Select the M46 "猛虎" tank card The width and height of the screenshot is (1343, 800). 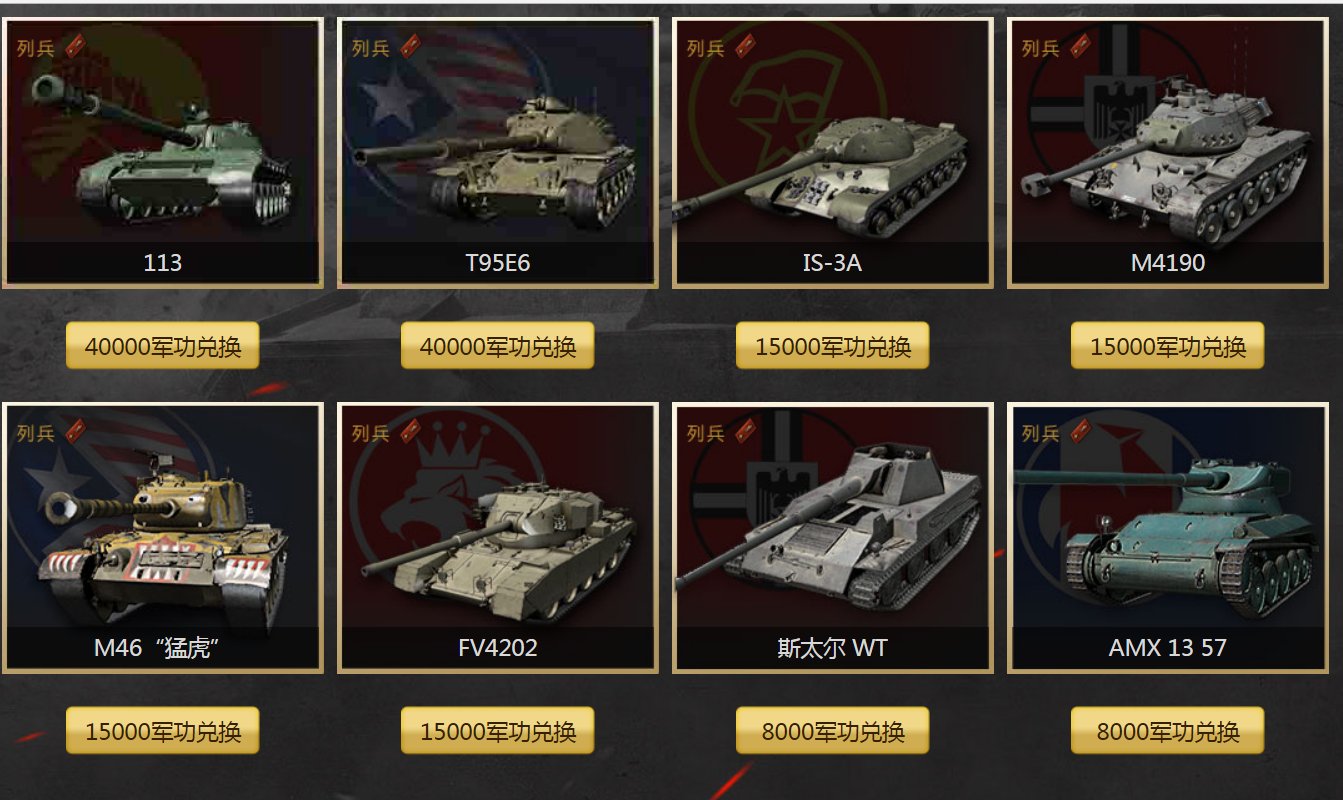pyautogui.click(x=162, y=537)
